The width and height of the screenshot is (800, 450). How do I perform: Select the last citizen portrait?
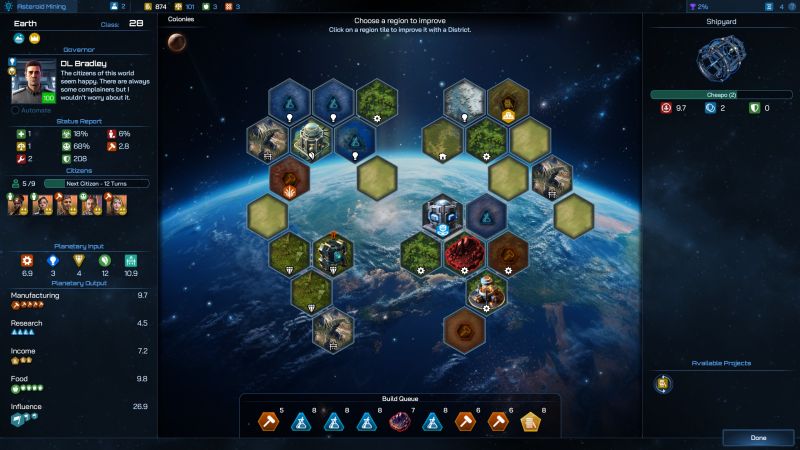[x=116, y=204]
